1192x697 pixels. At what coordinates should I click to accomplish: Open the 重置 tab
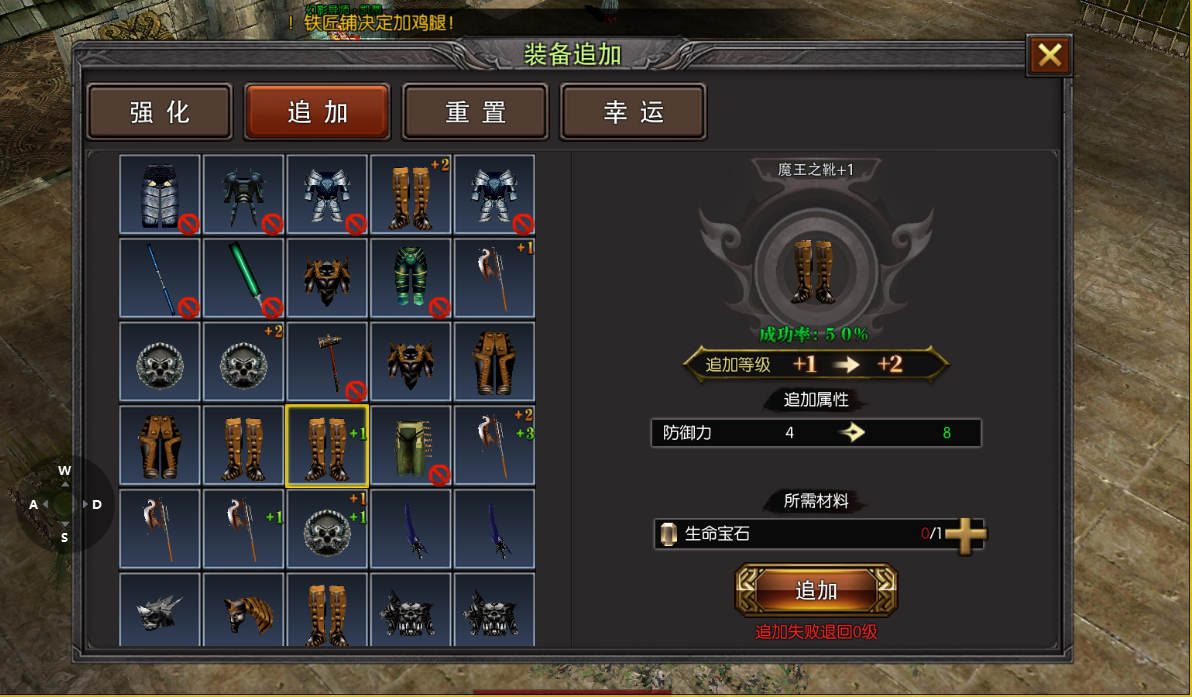pos(475,111)
